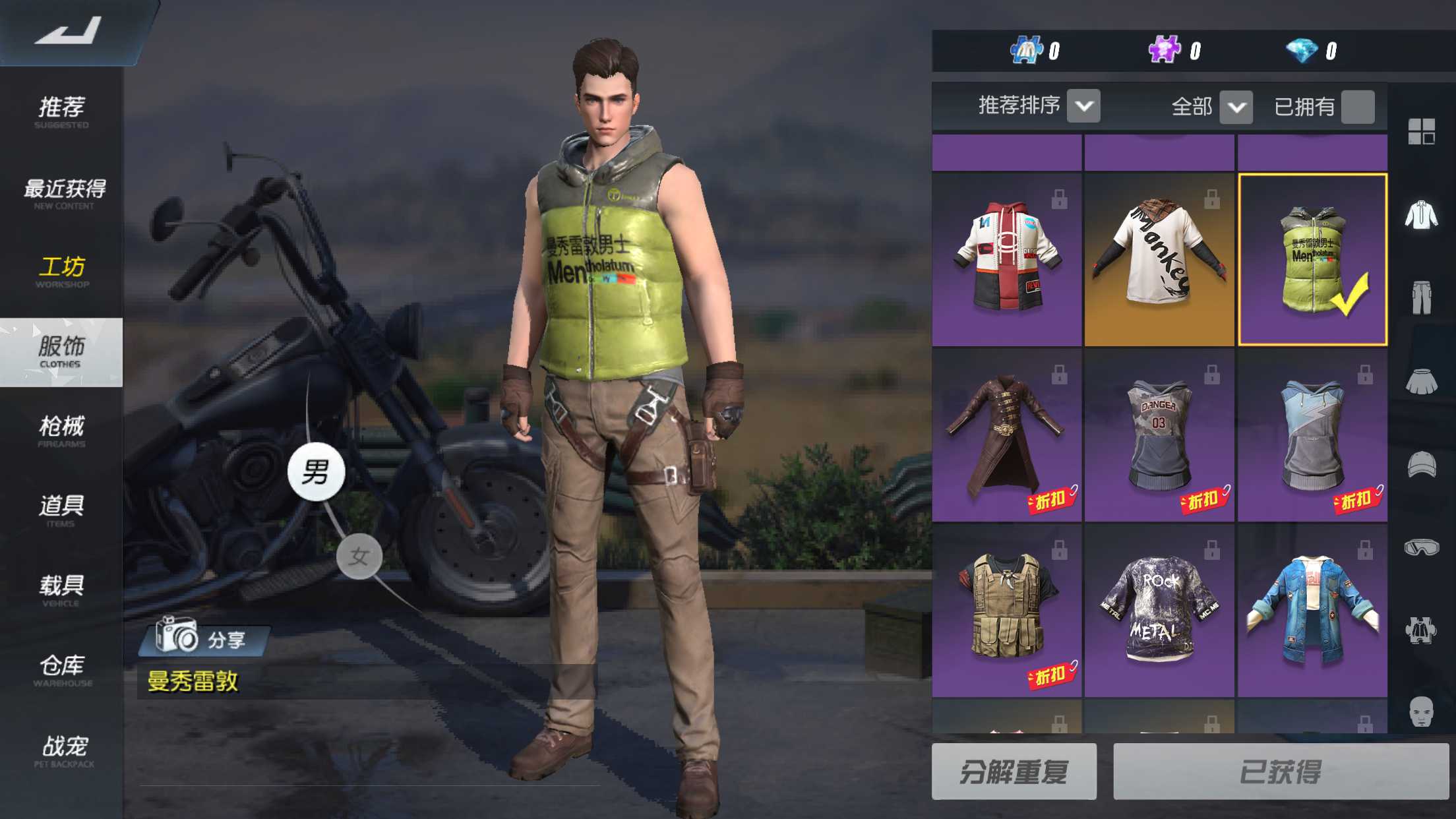Select the 枪械 Firearms tab
This screenshot has height=819, width=1456.
61,431
